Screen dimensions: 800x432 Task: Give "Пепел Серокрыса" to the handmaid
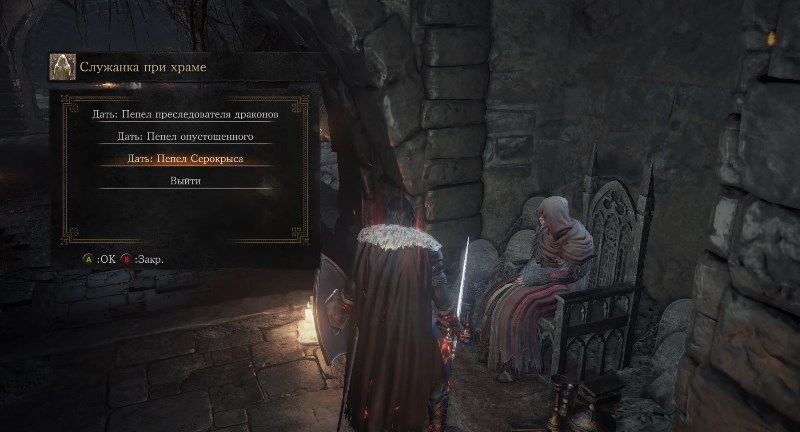coord(185,158)
